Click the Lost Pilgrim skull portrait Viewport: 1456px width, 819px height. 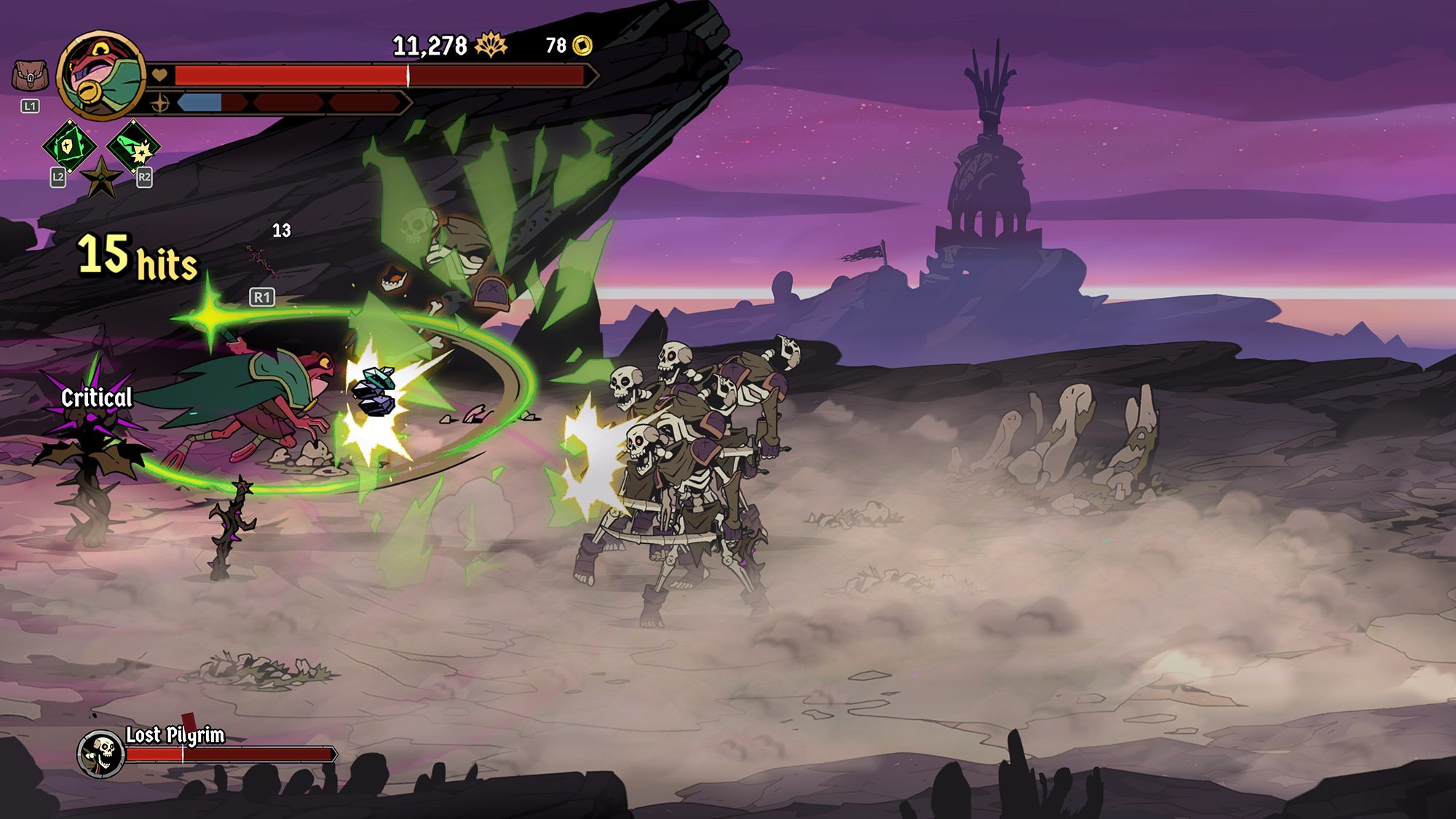point(100,754)
